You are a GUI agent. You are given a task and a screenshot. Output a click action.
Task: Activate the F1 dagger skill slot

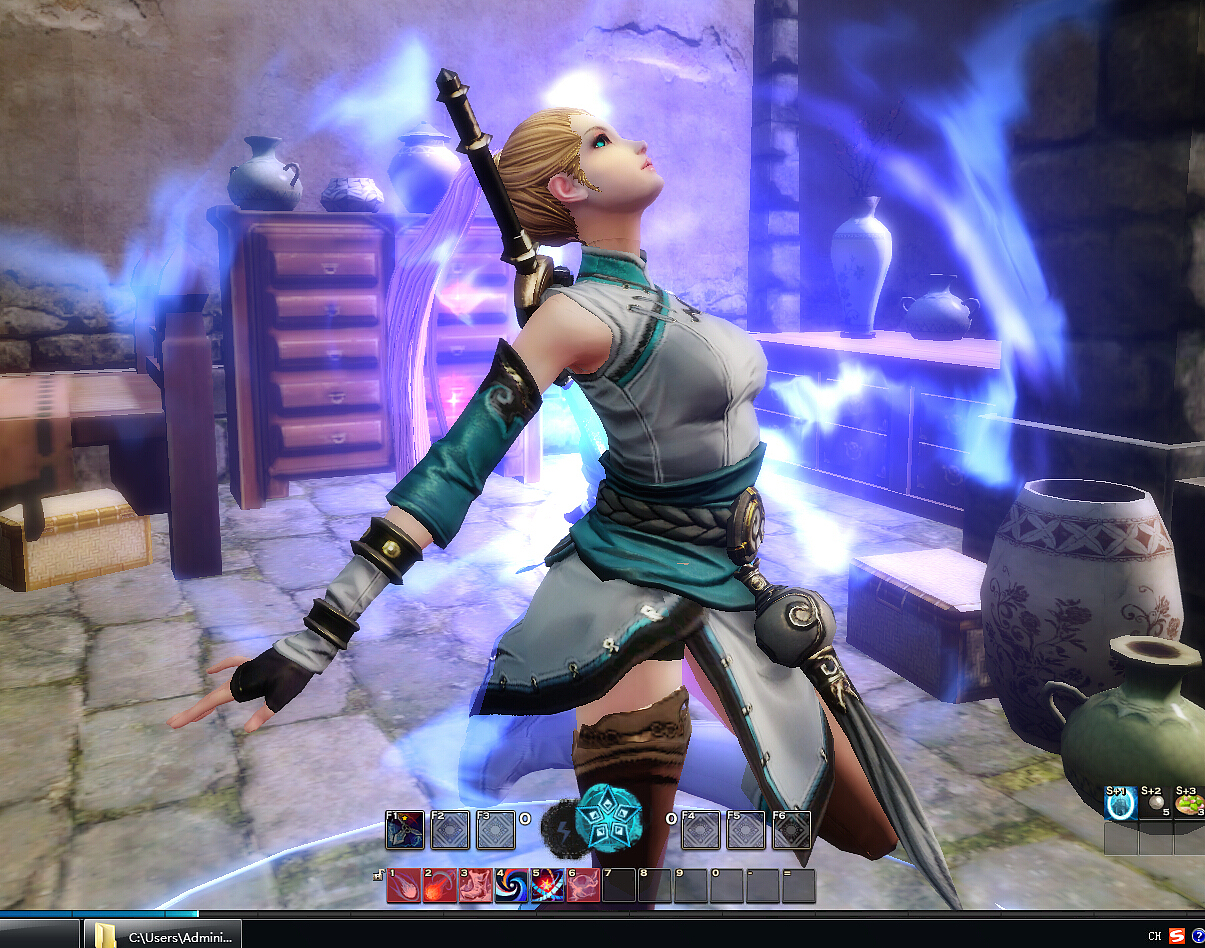[x=406, y=830]
